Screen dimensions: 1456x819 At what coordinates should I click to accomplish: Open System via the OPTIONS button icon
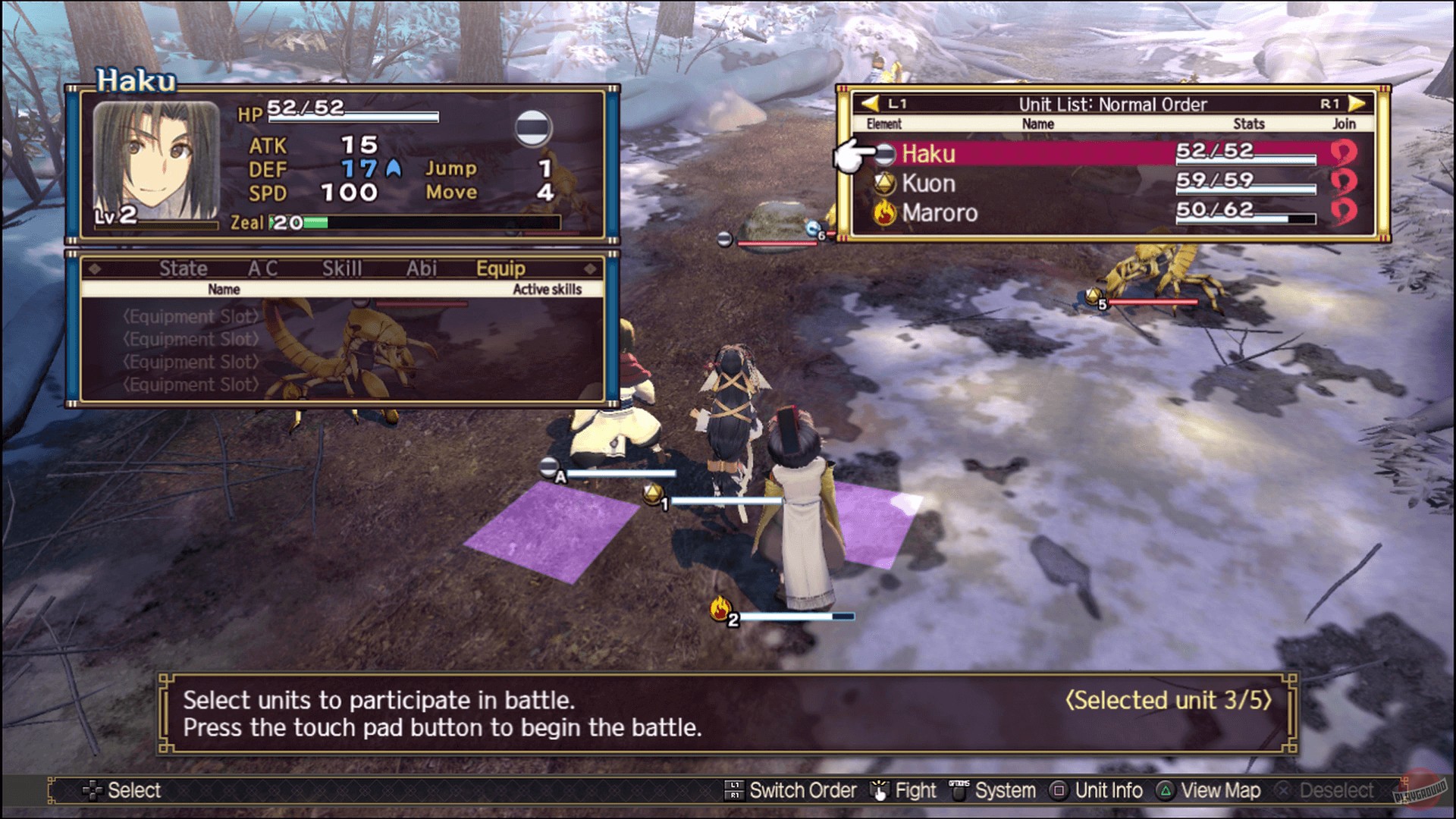click(x=958, y=790)
